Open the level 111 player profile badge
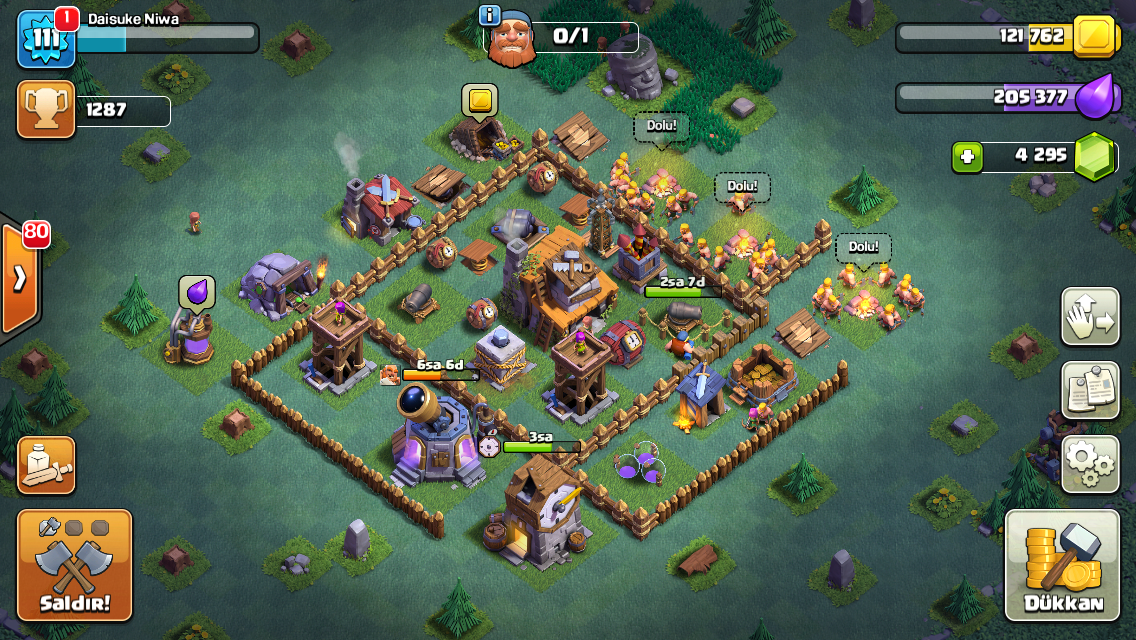Screen dimensions: 1136x640 tap(46, 38)
